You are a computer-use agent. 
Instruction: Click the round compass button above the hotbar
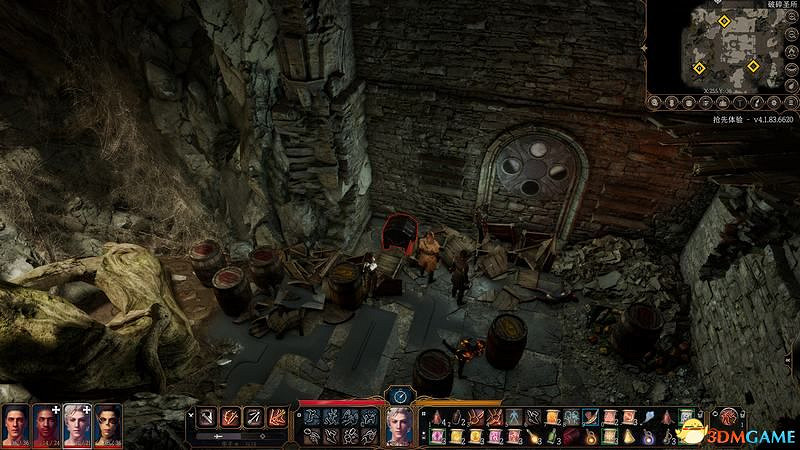coord(400,396)
